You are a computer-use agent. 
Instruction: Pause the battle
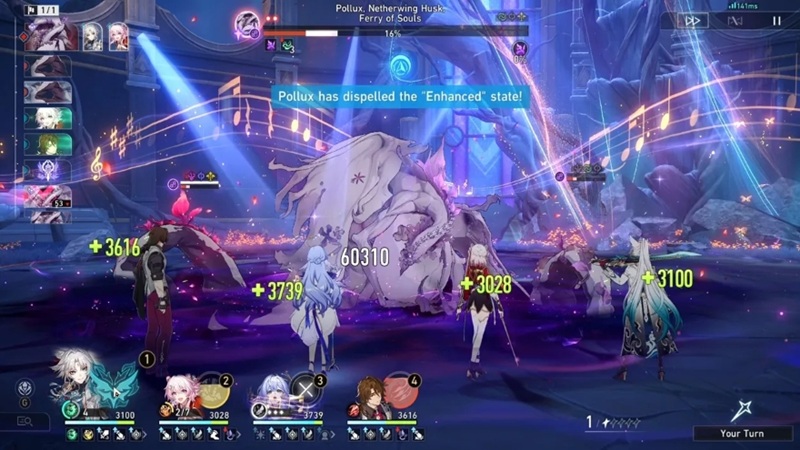tap(777, 19)
